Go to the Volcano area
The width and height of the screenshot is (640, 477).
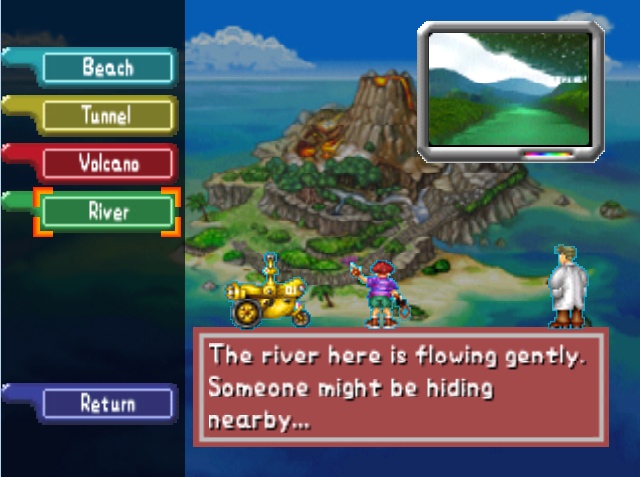click(108, 162)
